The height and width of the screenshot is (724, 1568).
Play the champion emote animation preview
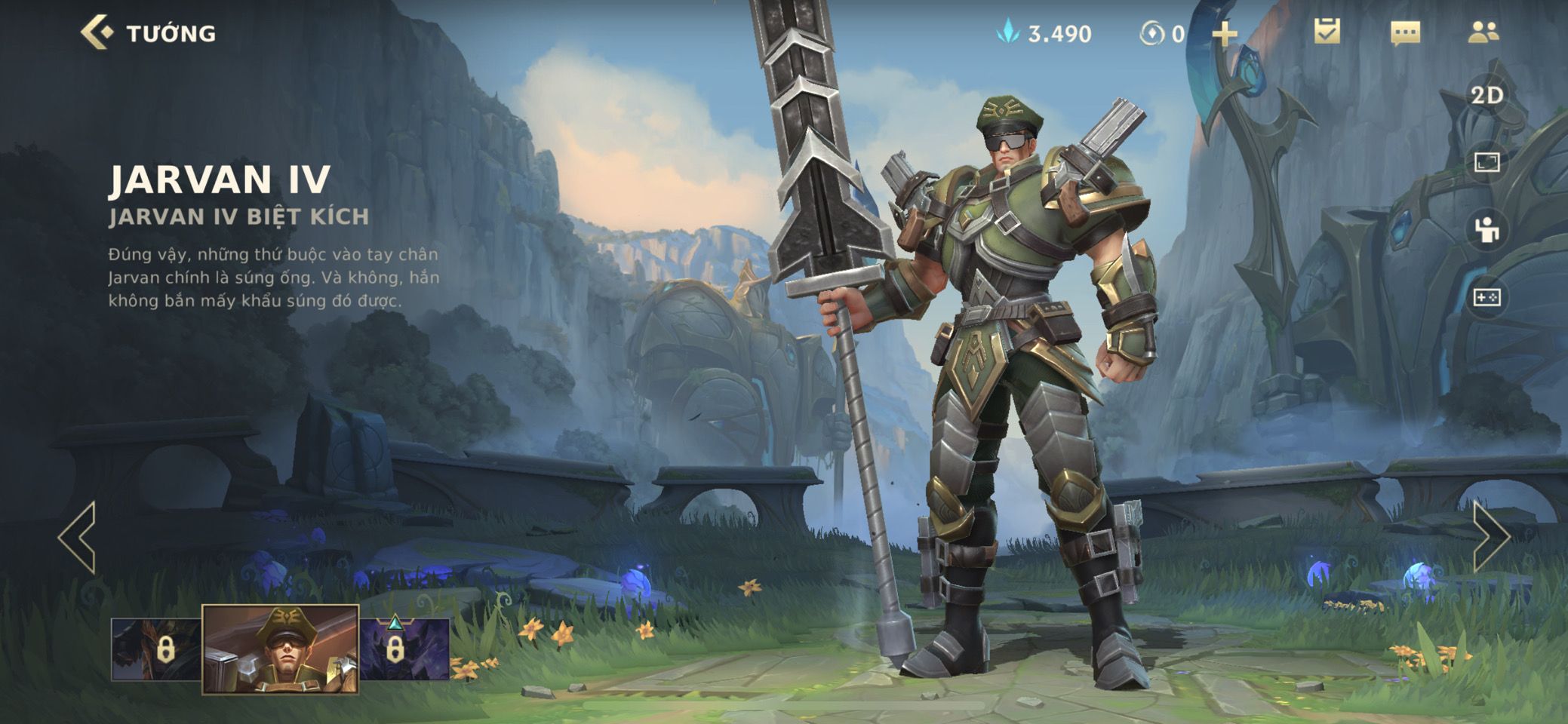1487,230
